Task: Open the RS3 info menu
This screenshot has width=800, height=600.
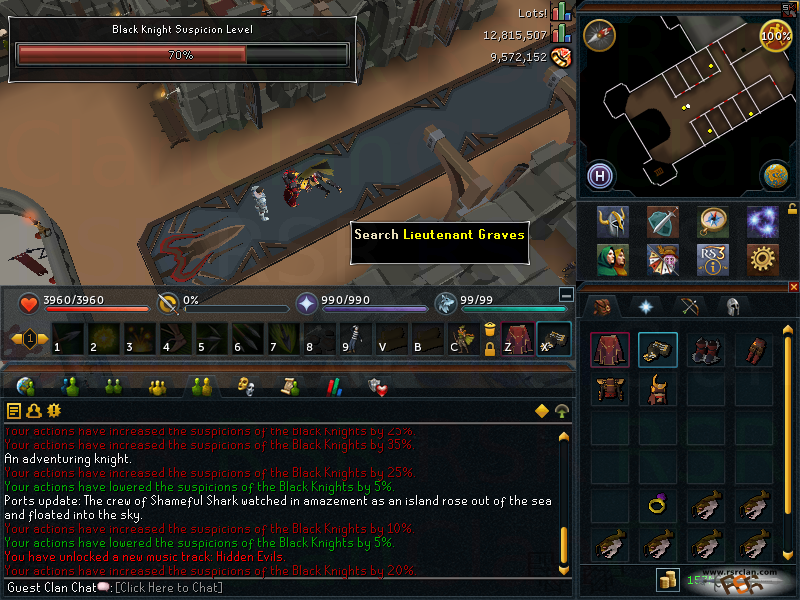Action: pyautogui.click(x=712, y=260)
